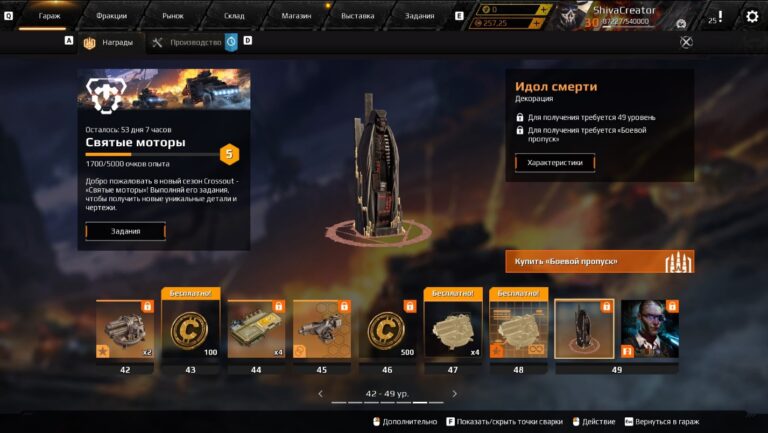The height and width of the screenshot is (433, 768).
Task: Open the Рынок marketplace
Action: click(172, 16)
